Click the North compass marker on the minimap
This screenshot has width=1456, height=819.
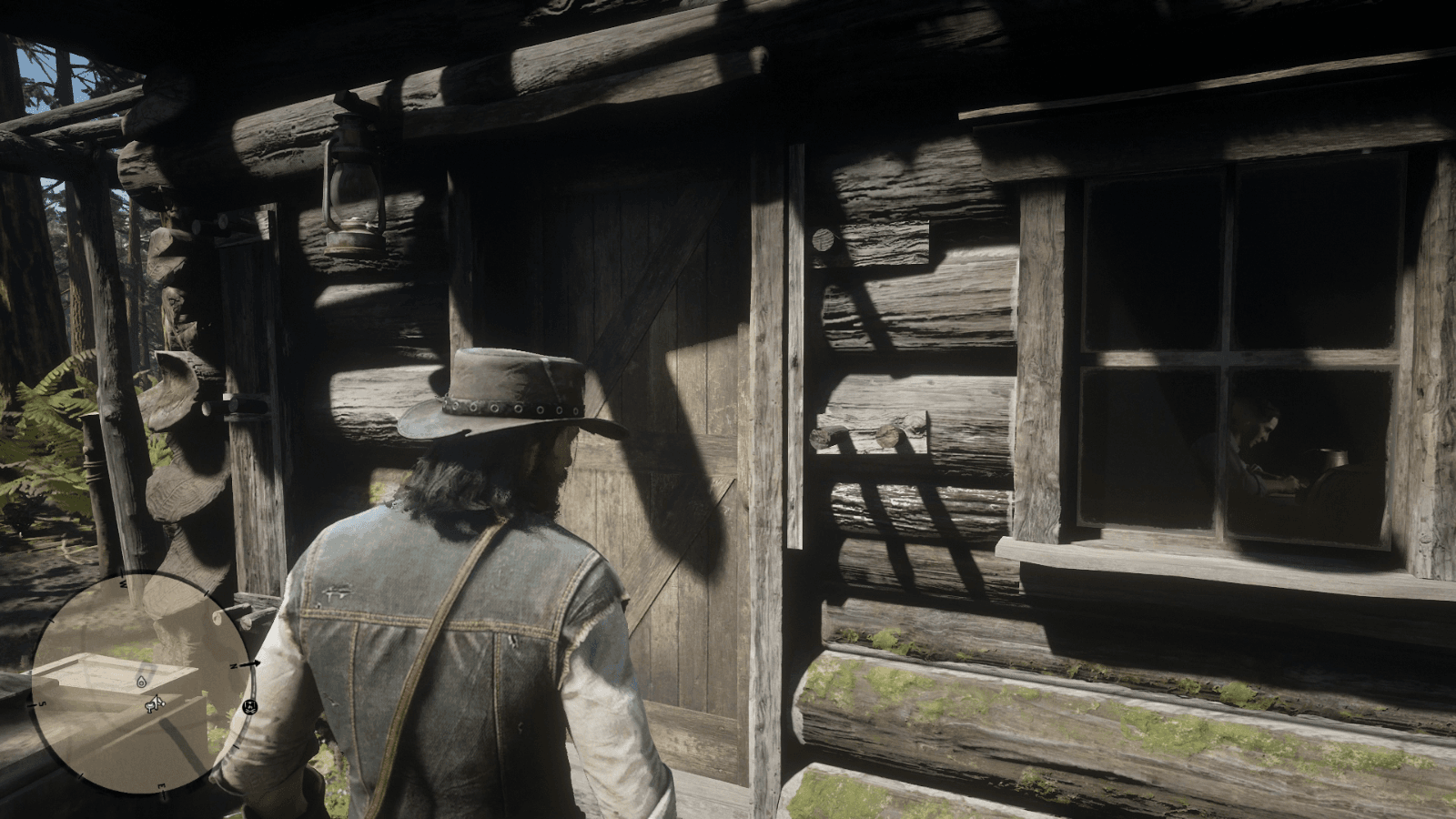(234, 666)
